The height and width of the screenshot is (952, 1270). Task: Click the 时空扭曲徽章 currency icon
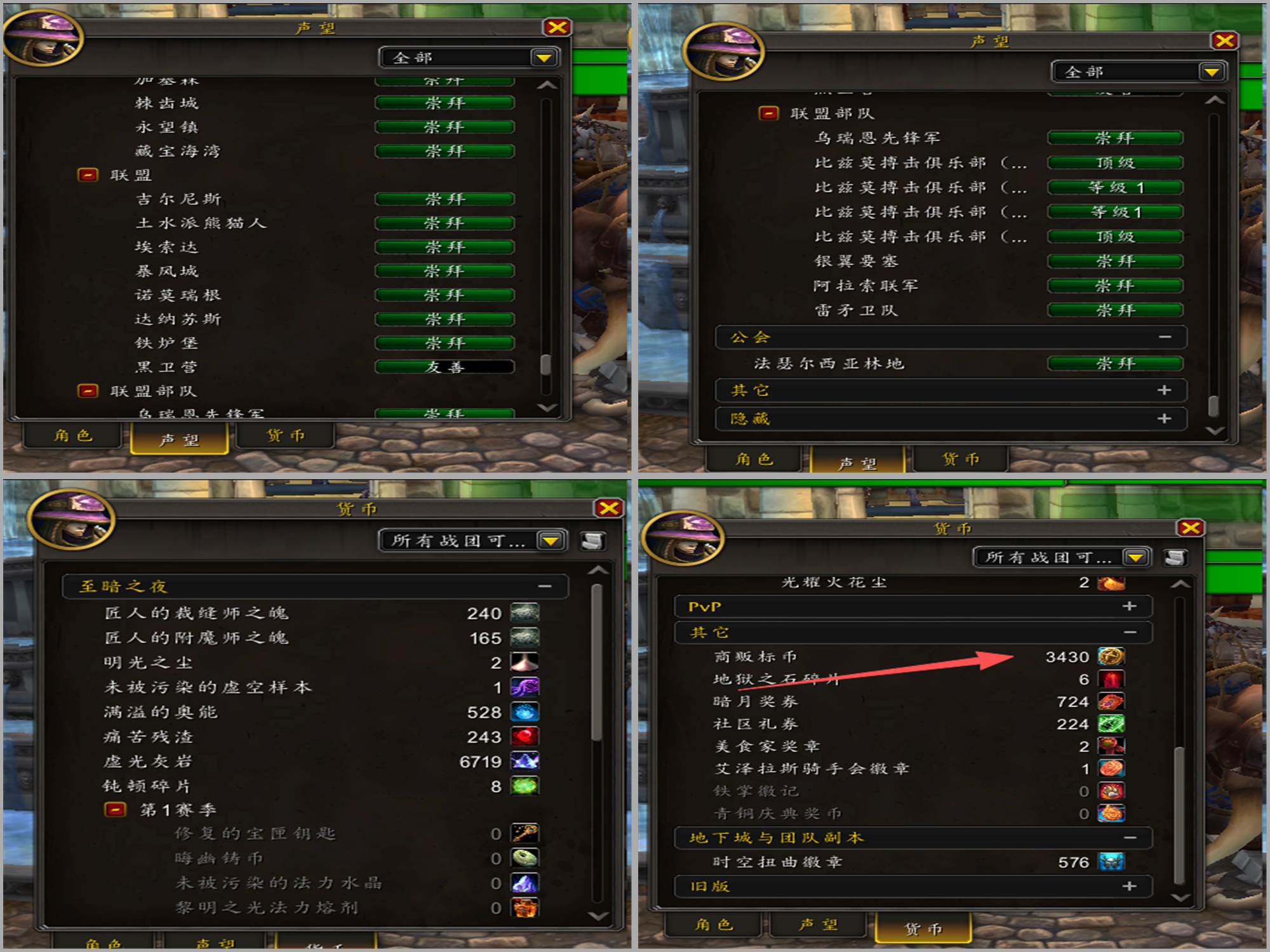(1111, 862)
